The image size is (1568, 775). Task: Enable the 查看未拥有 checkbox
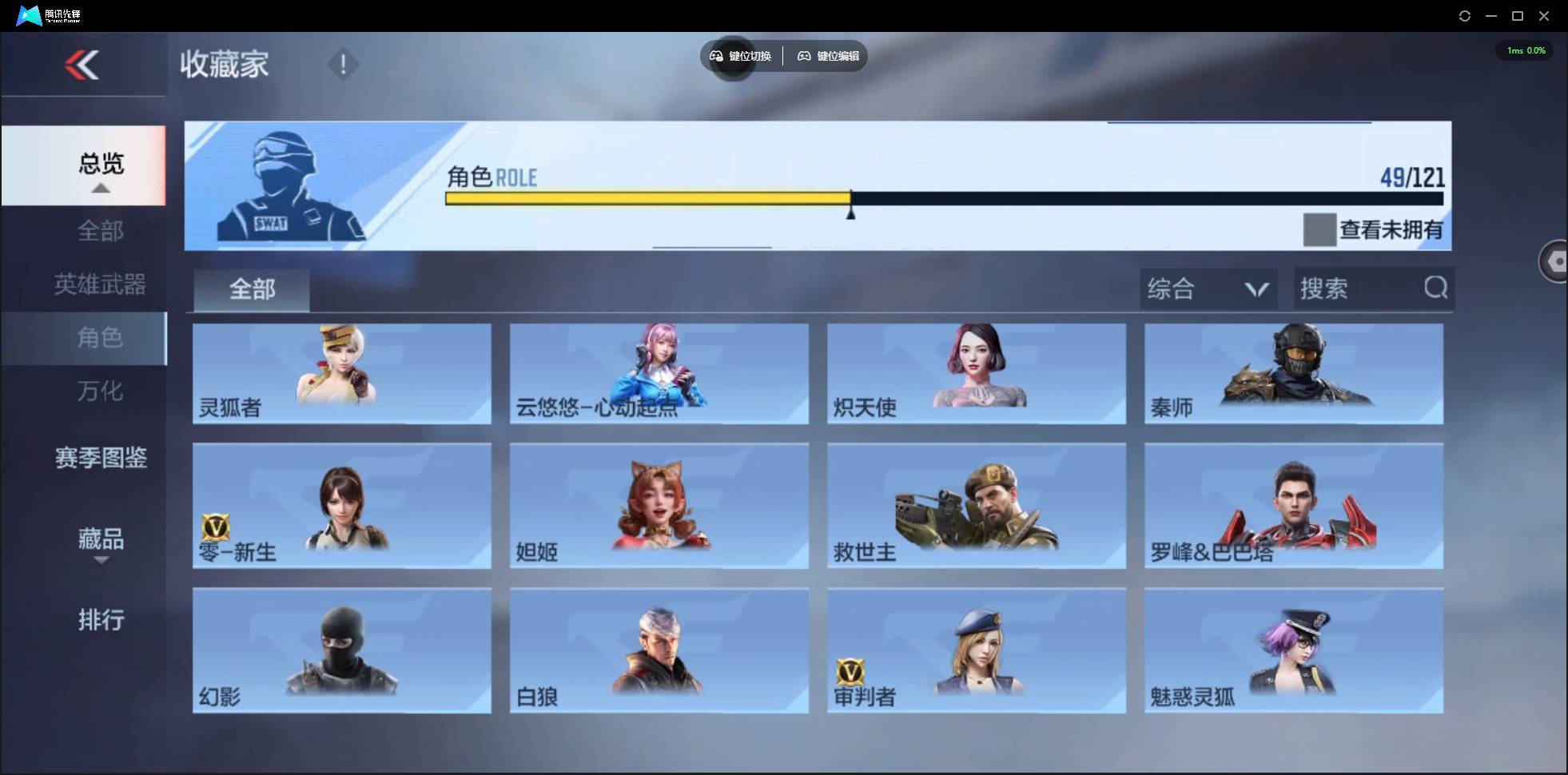(1319, 229)
